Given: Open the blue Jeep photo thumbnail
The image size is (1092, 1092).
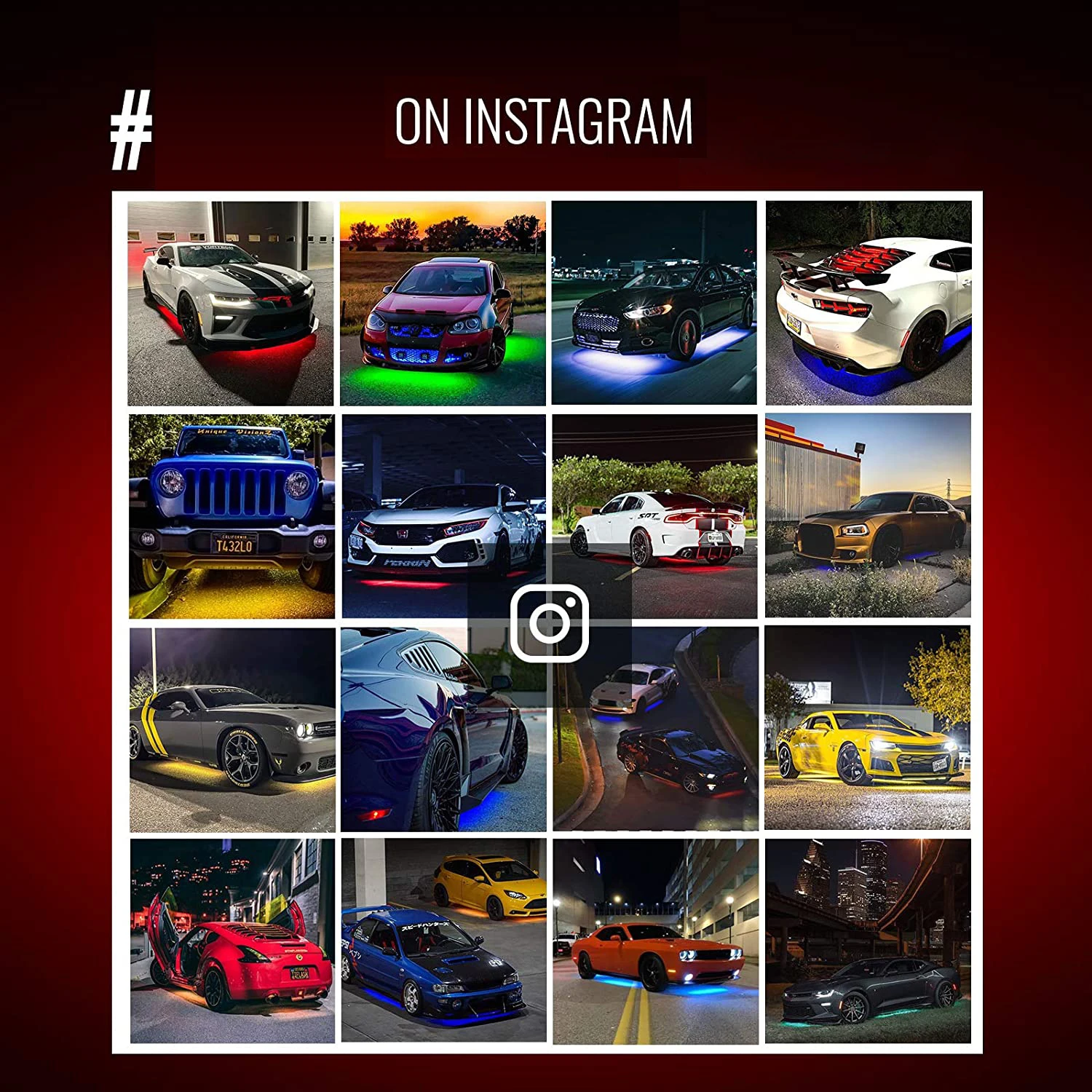Looking at the screenshot, I should click(232, 516).
